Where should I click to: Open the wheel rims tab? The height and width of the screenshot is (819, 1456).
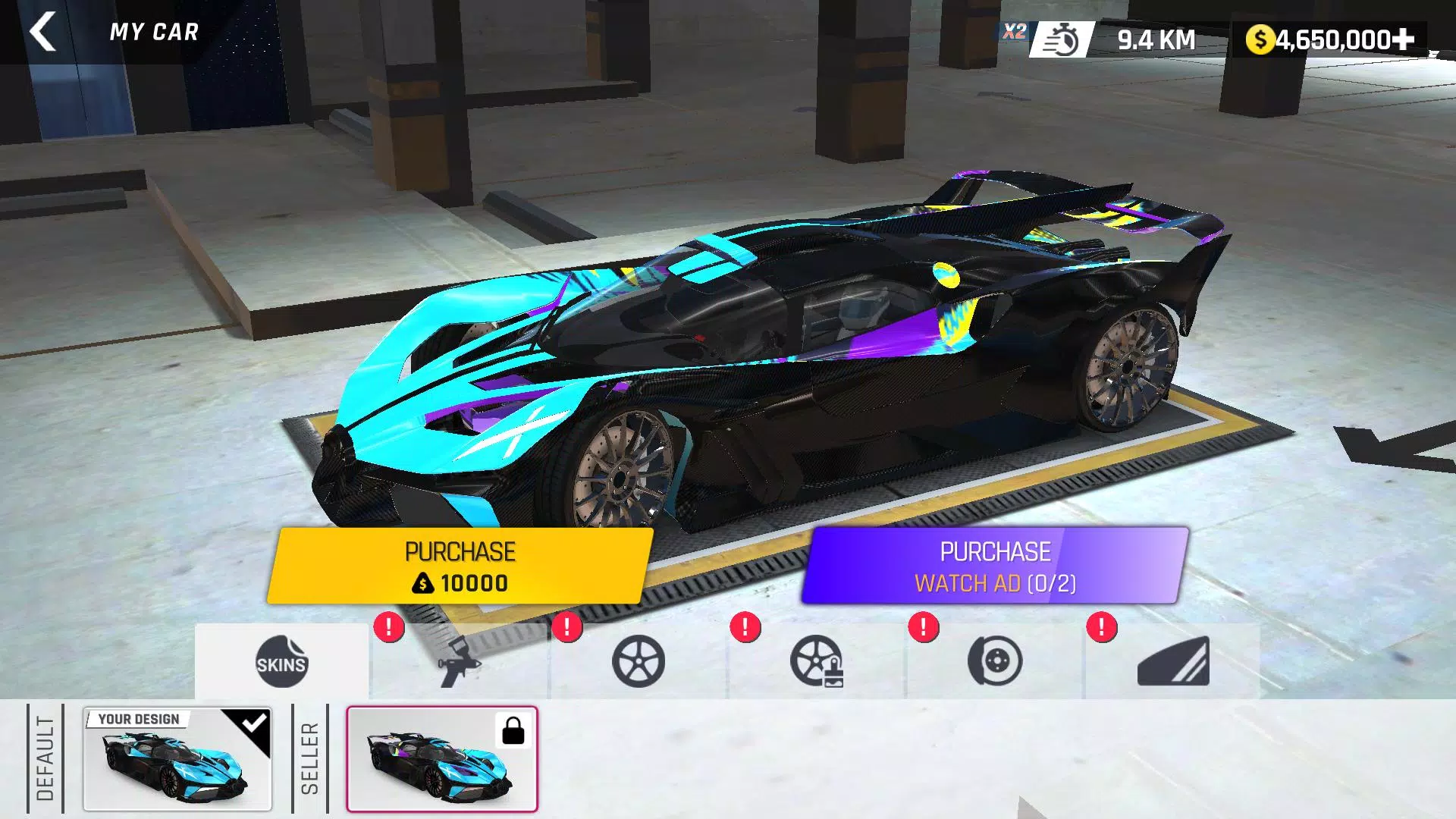(639, 662)
